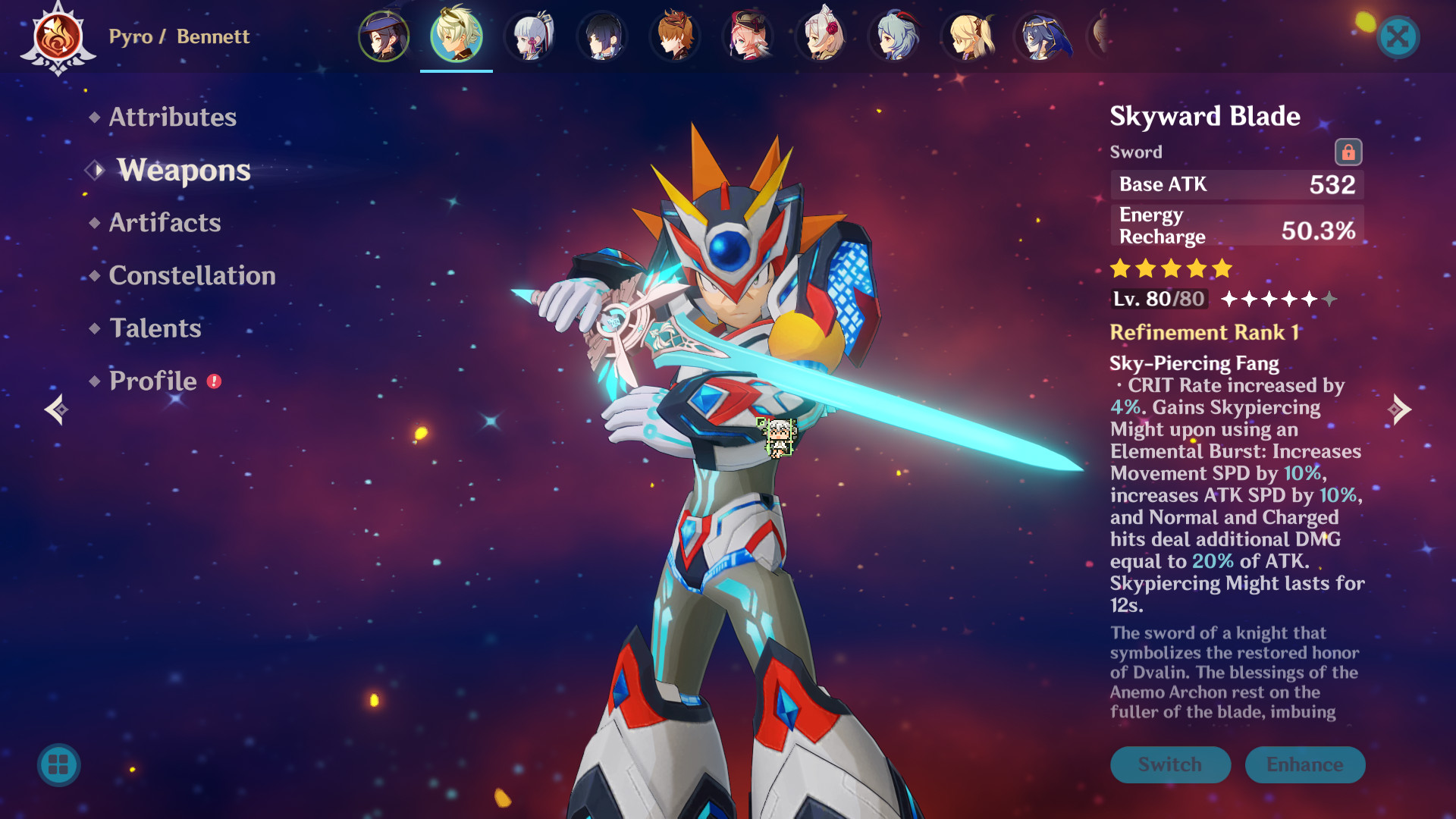This screenshot has height=819, width=1456.
Task: Go back using the left chevron arrow
Action: pos(55,409)
